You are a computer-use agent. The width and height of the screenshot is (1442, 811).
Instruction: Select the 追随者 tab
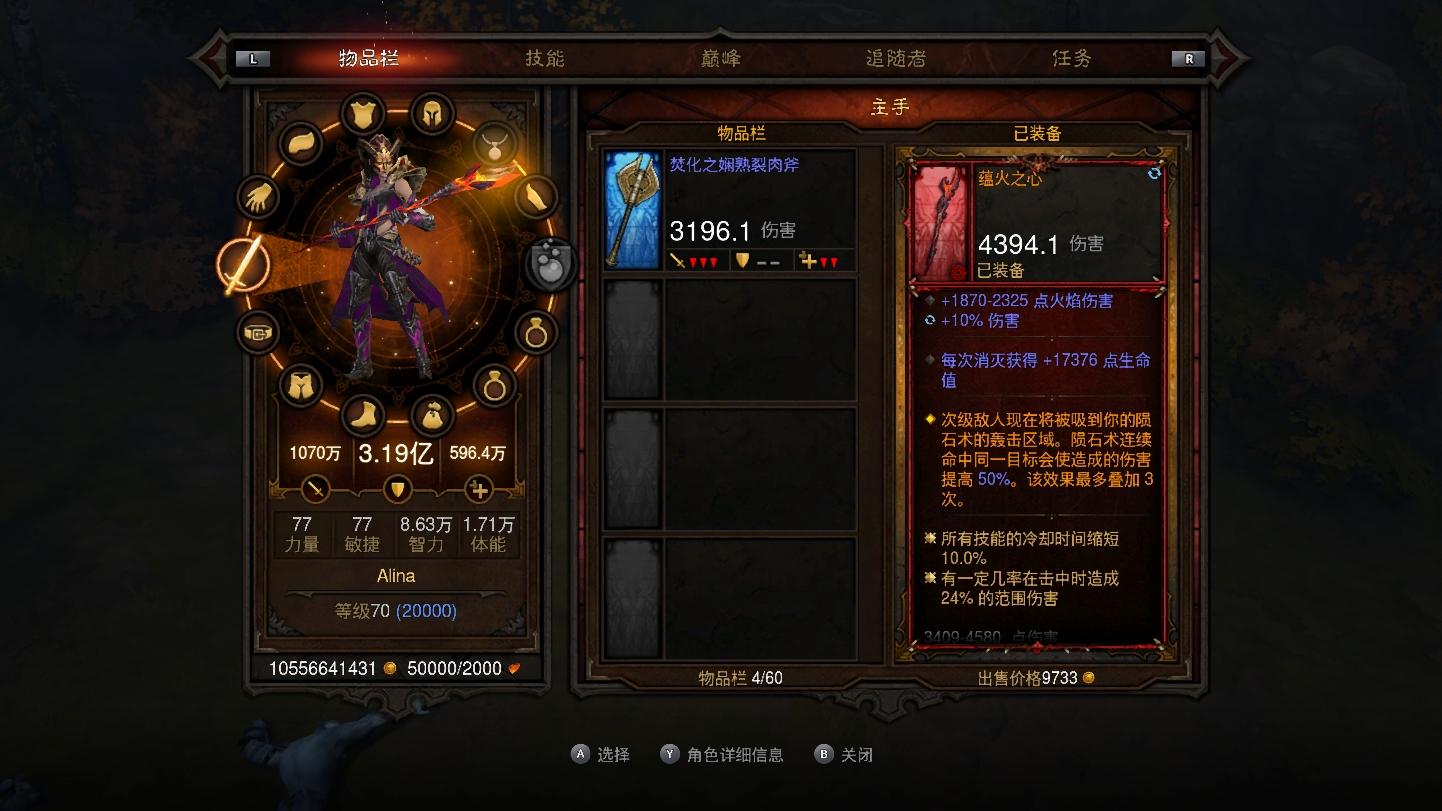tap(895, 58)
